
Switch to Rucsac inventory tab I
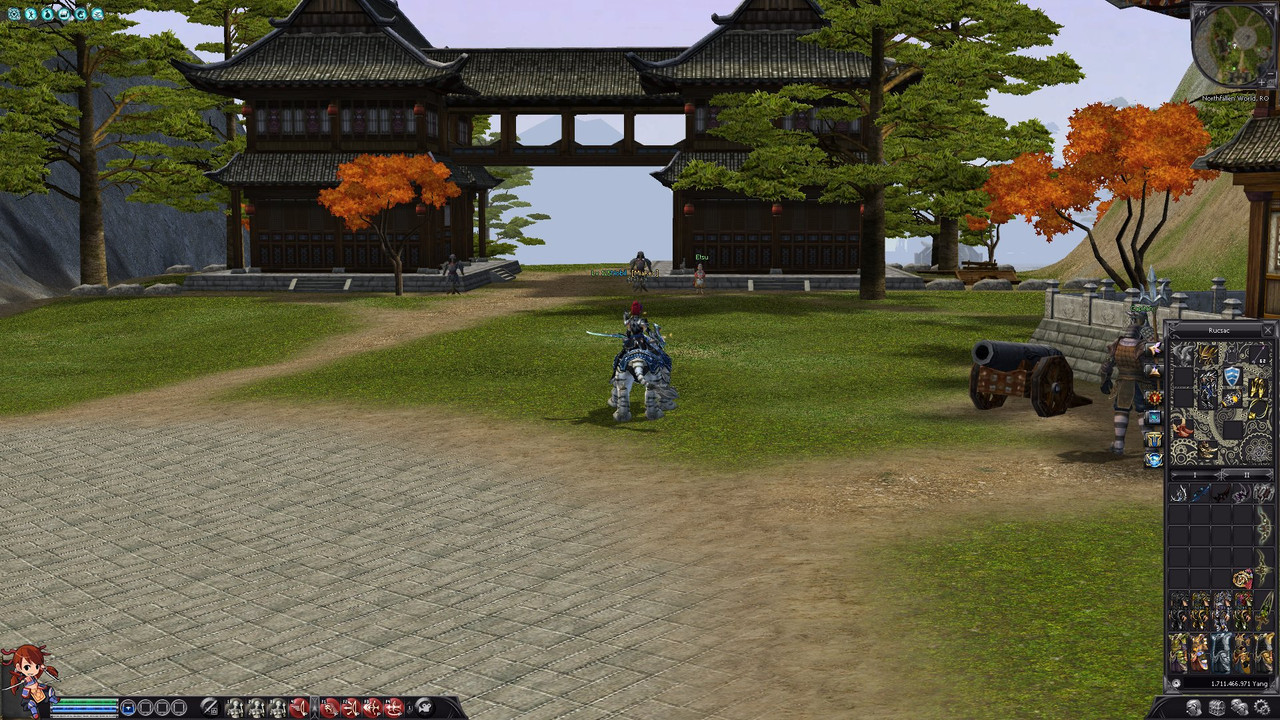(1194, 474)
